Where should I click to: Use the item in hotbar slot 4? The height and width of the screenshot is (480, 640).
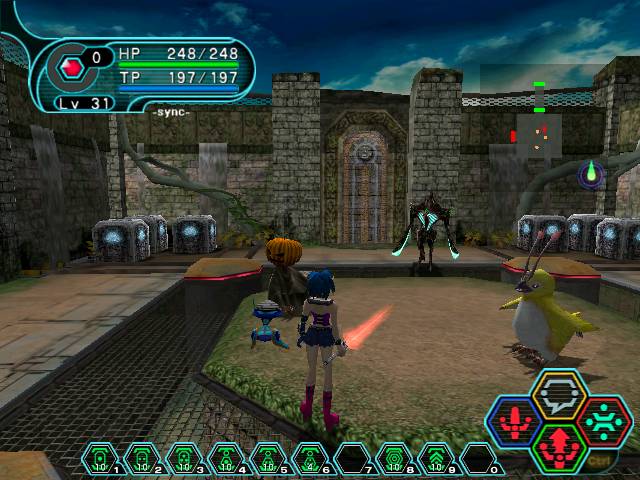pos(226,459)
